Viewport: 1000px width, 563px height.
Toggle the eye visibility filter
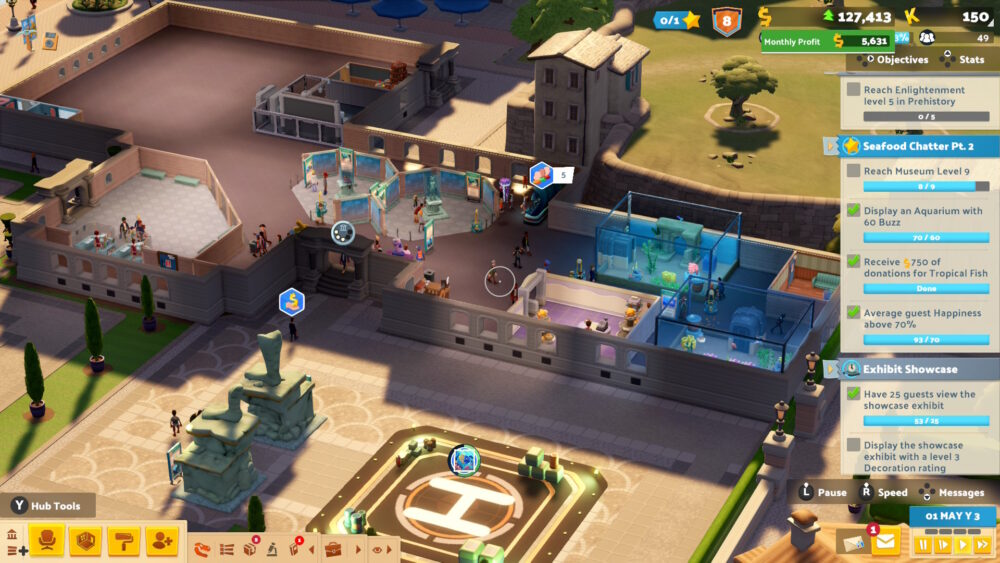[378, 549]
